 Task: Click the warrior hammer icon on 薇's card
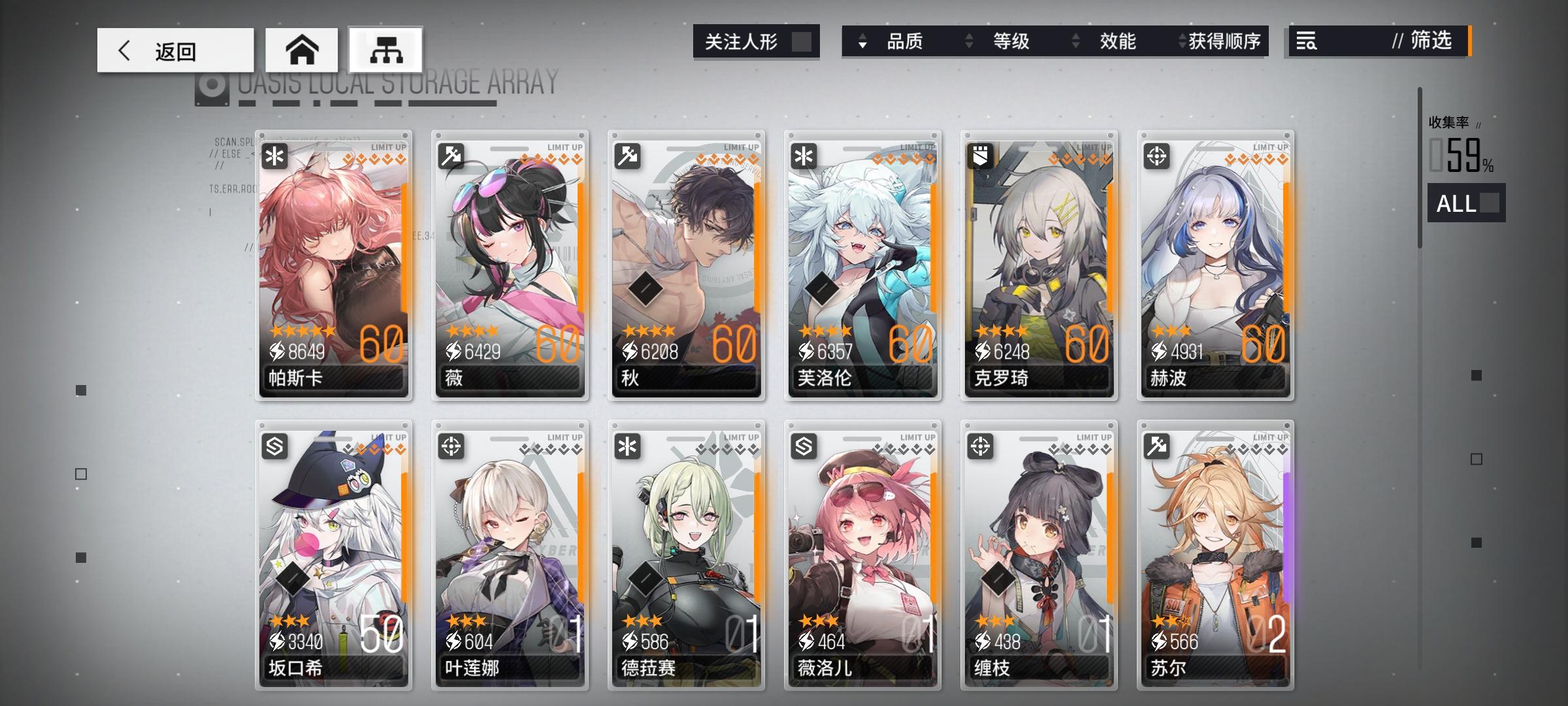(x=452, y=155)
